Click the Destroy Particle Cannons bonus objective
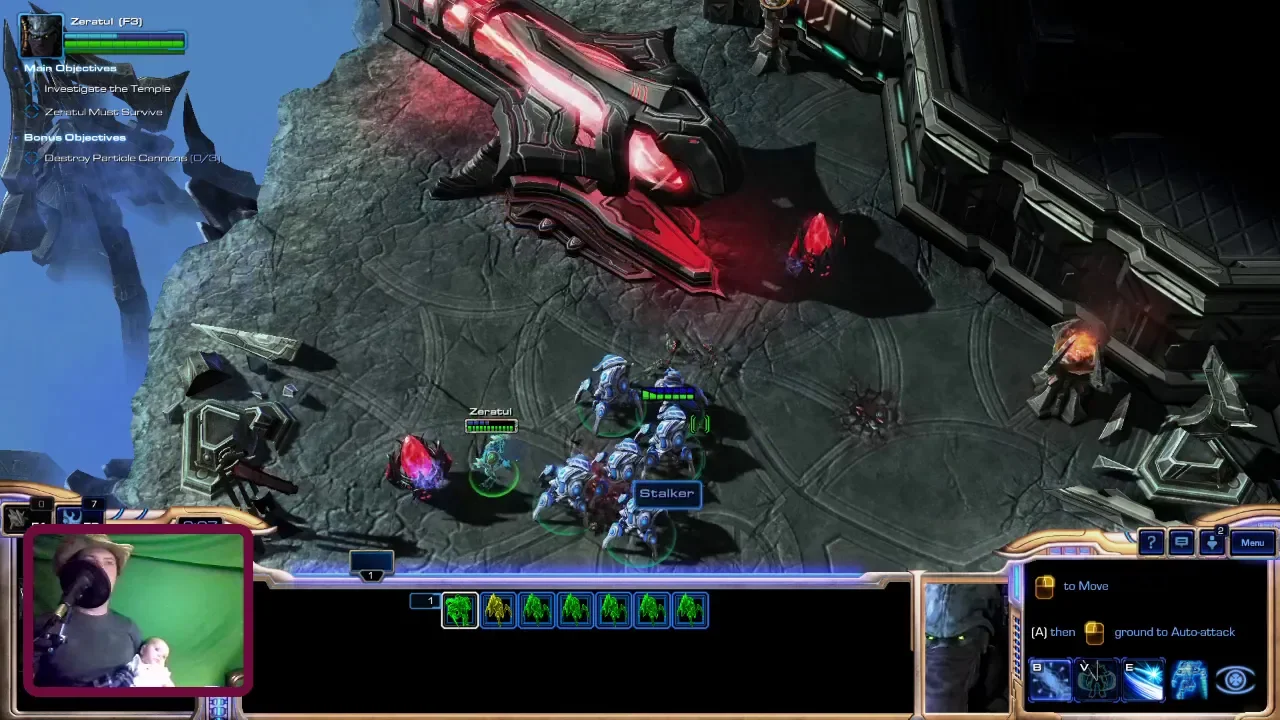The height and width of the screenshot is (720, 1280). coord(132,158)
